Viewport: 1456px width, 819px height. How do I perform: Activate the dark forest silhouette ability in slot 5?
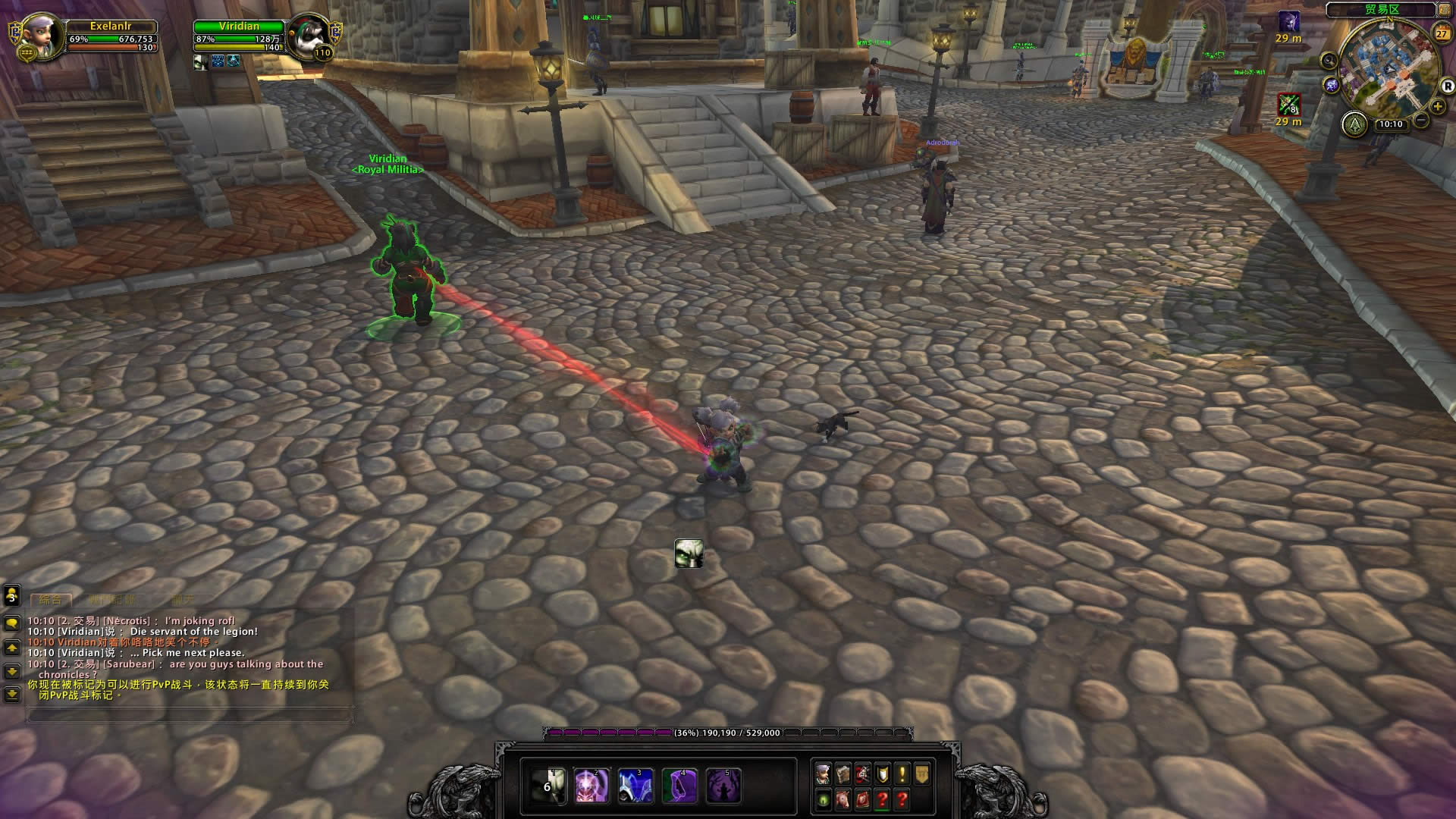tap(723, 786)
